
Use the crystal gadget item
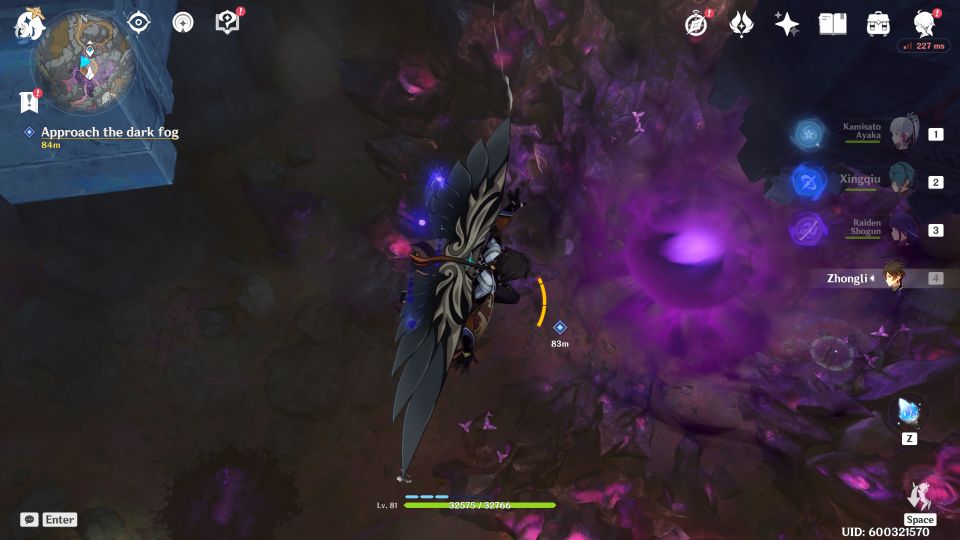(x=908, y=412)
